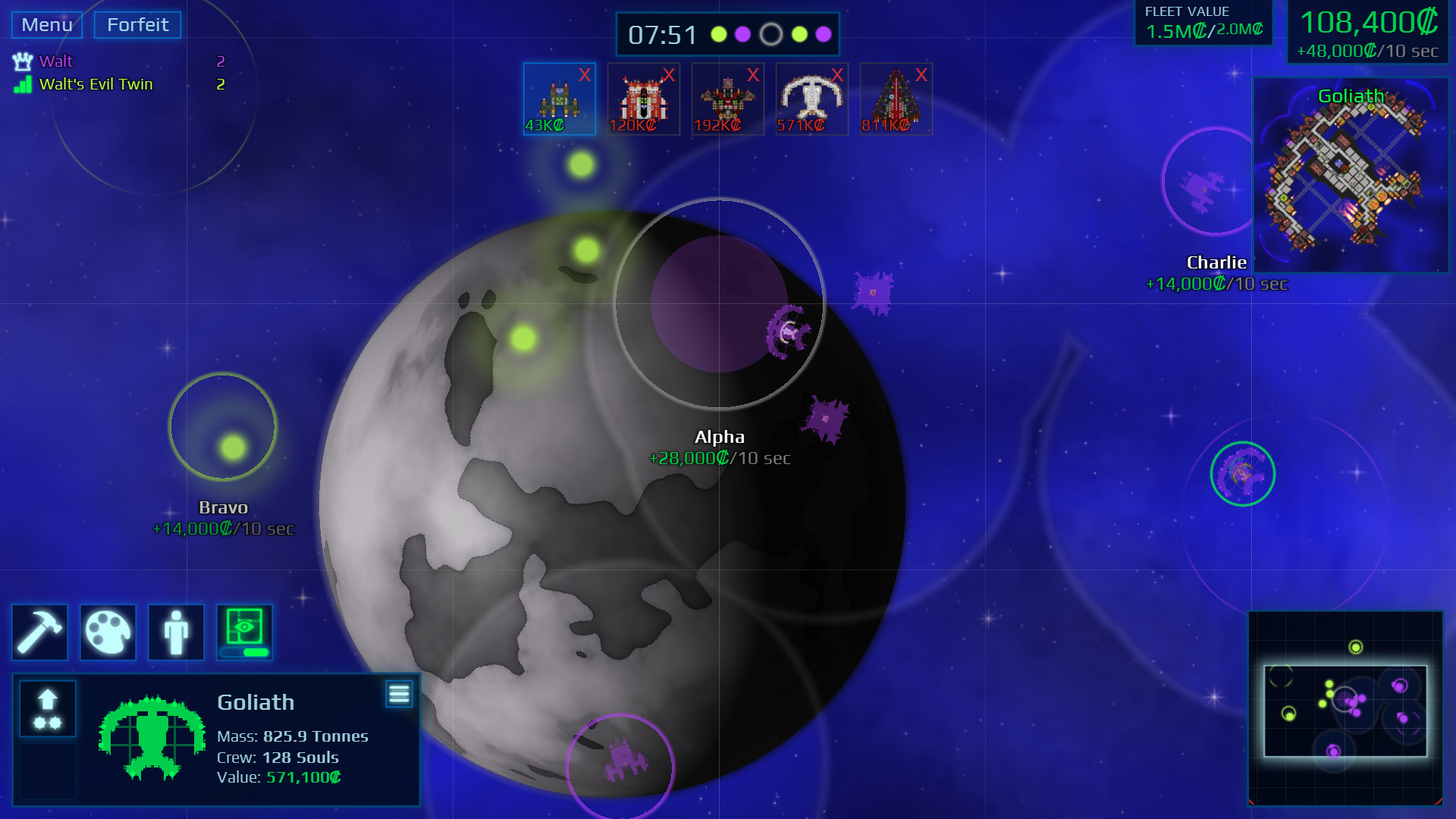Remove the 120K ship using its X

coord(669,76)
